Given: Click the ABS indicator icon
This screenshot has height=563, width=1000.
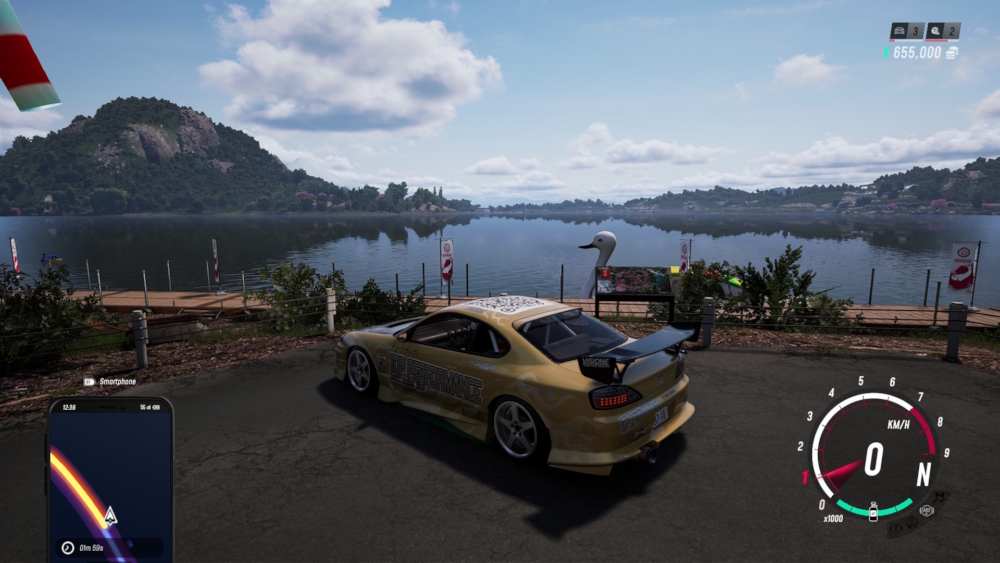Looking at the screenshot, I should 926,510.
